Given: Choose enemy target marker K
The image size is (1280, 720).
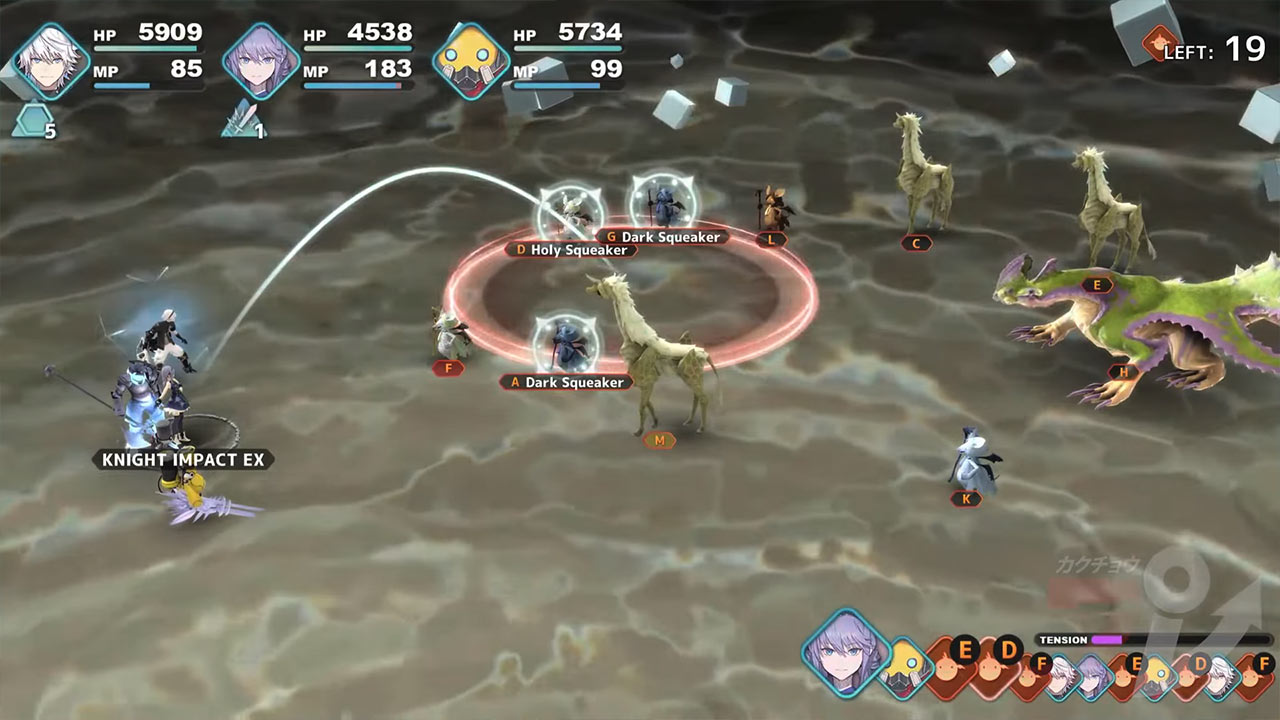Looking at the screenshot, I should (965, 498).
